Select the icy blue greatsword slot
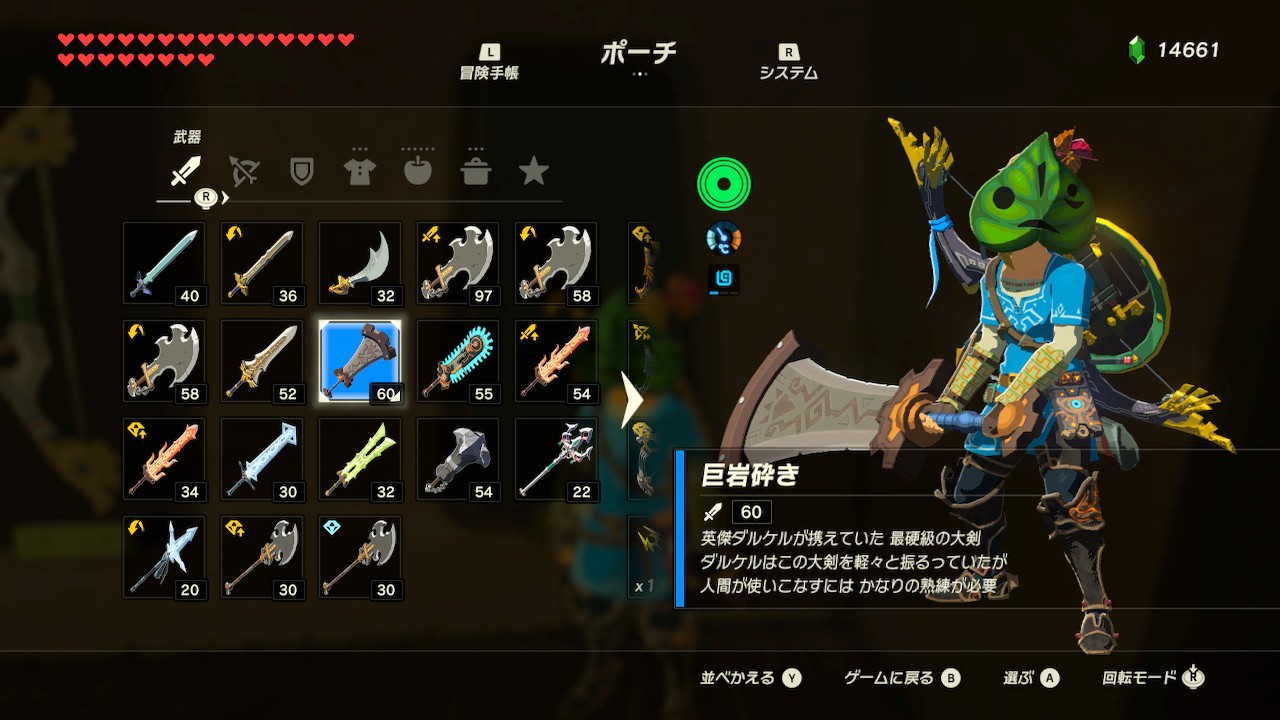This screenshot has width=1280, height=720. tap(262, 459)
